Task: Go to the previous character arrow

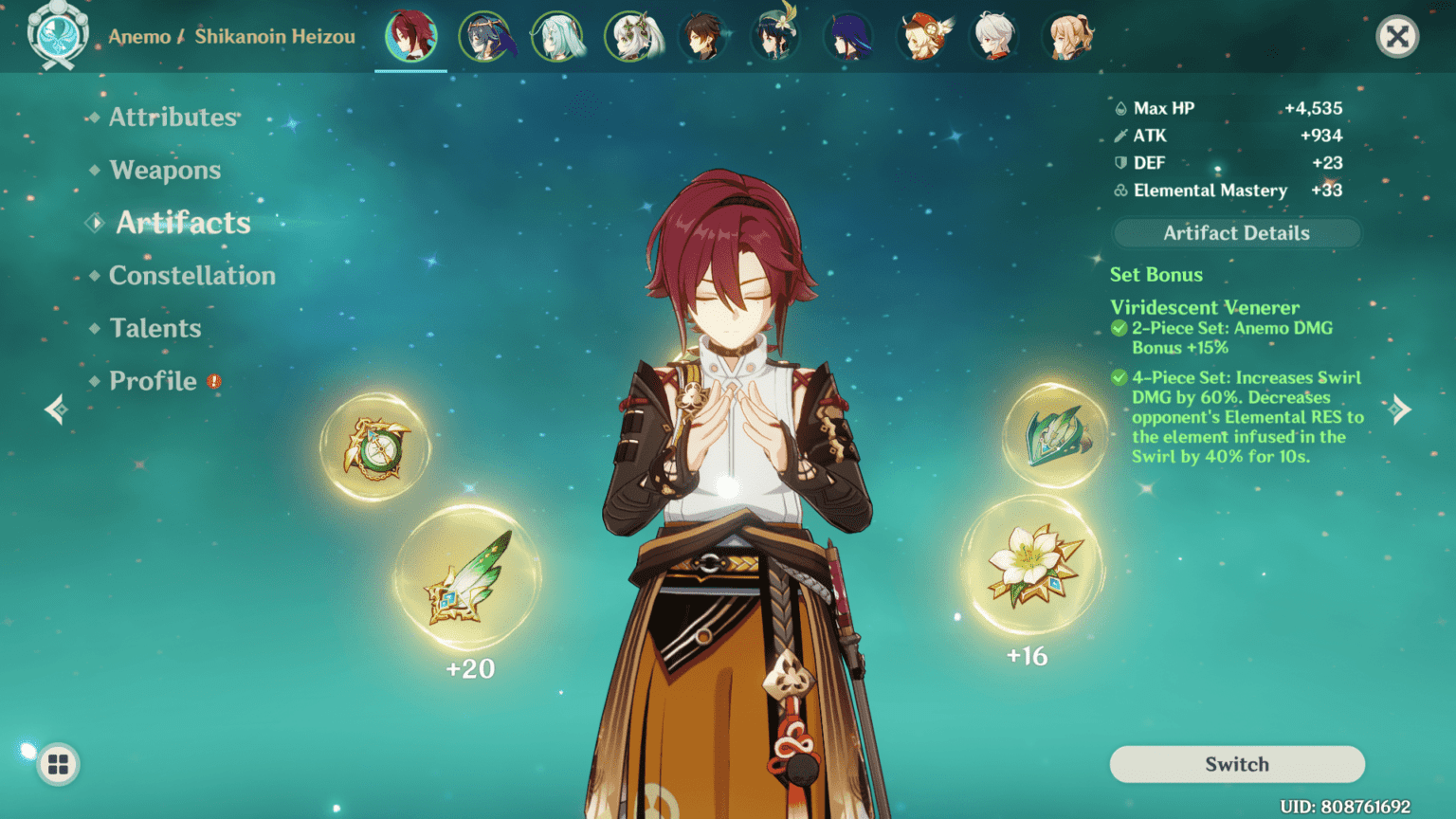Action: [56, 409]
